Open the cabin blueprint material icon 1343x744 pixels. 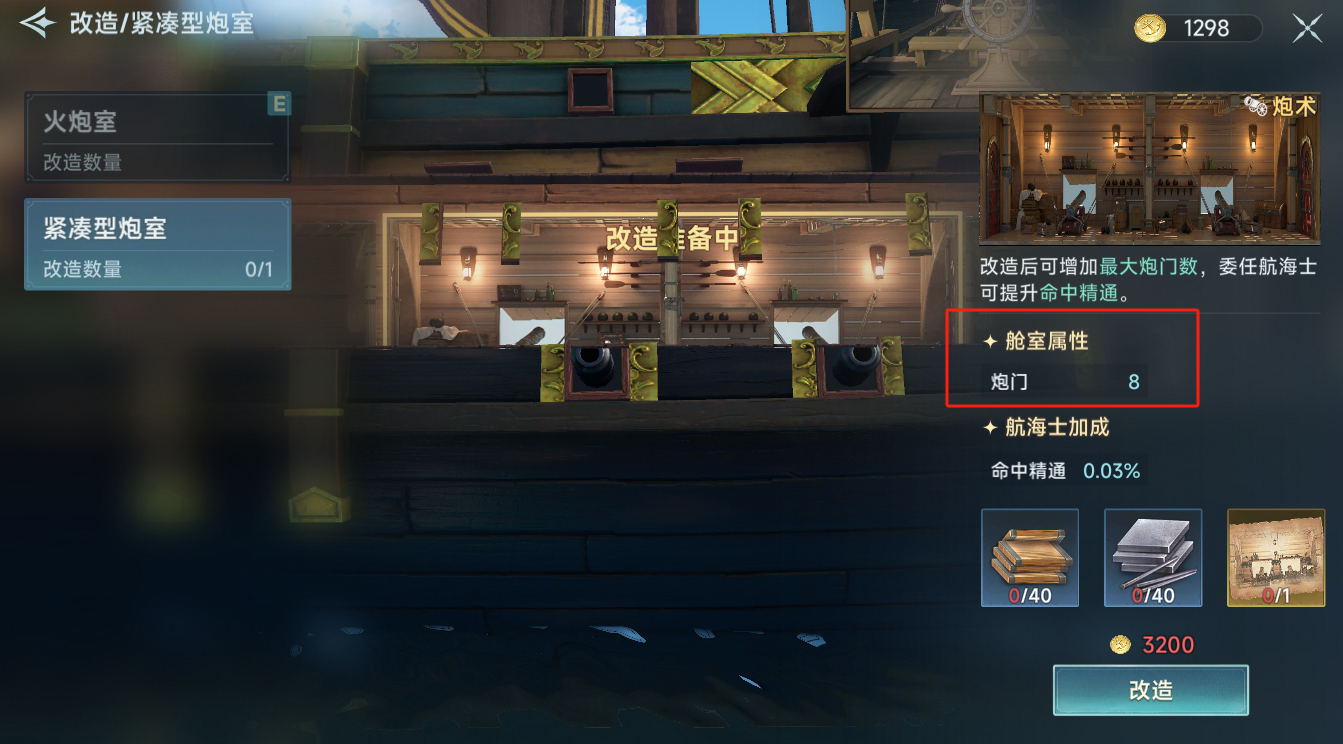tap(1275, 558)
